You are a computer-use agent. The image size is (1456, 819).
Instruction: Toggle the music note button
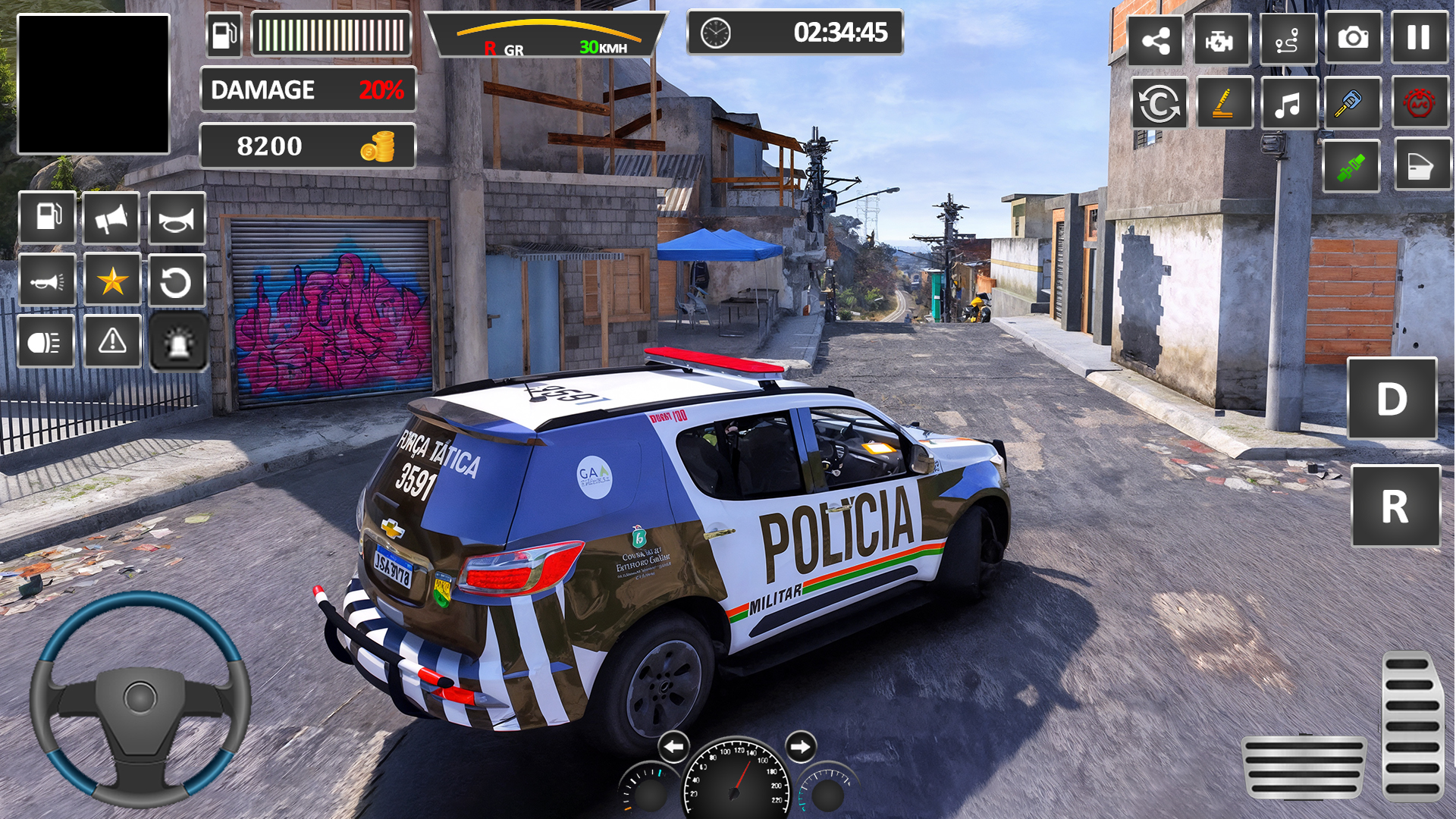(x=1288, y=103)
